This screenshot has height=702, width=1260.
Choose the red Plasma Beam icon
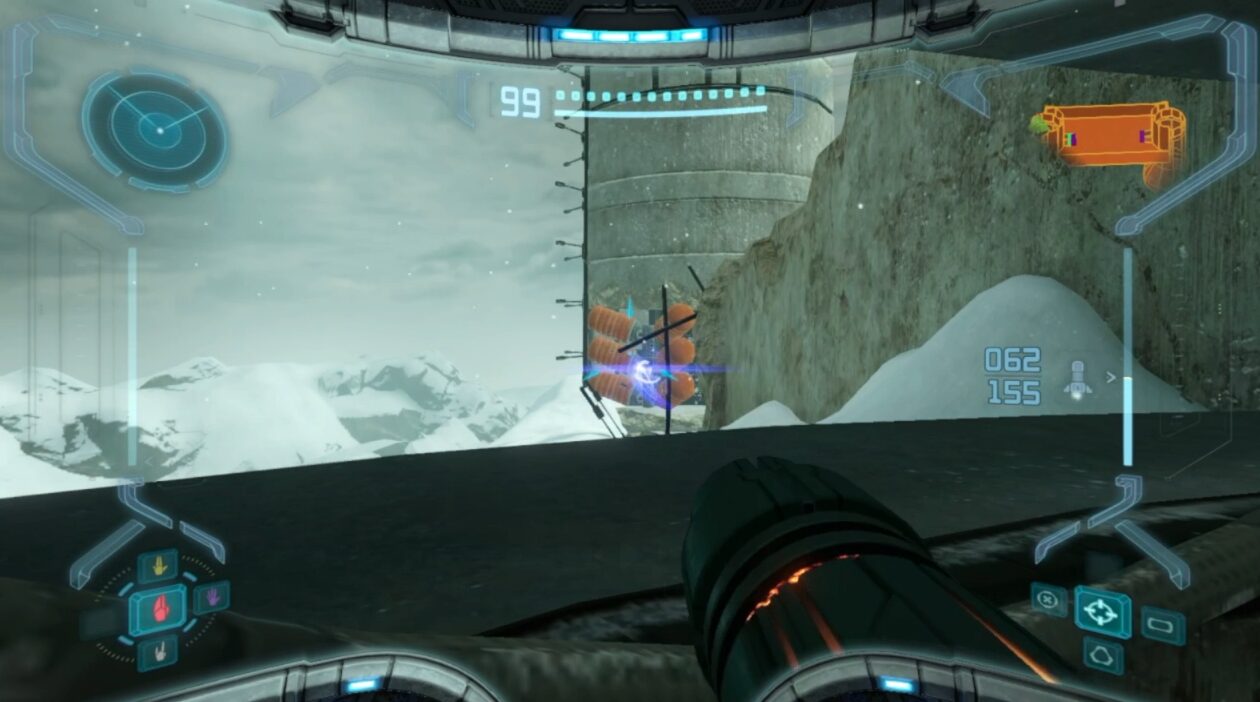click(158, 609)
